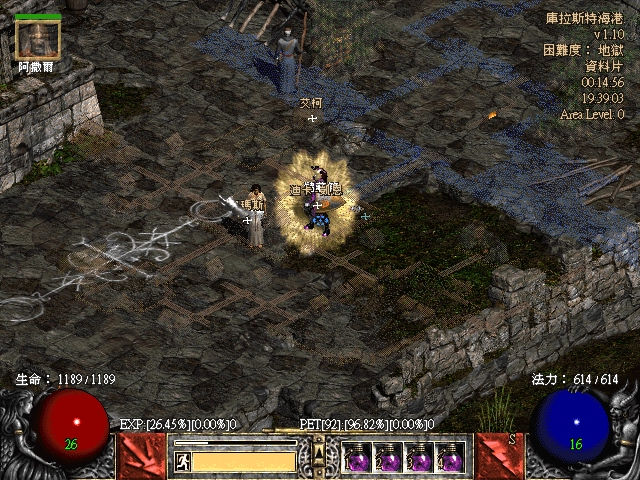Use the purple potion in belt slot 2
The image size is (640, 480).
[388, 458]
